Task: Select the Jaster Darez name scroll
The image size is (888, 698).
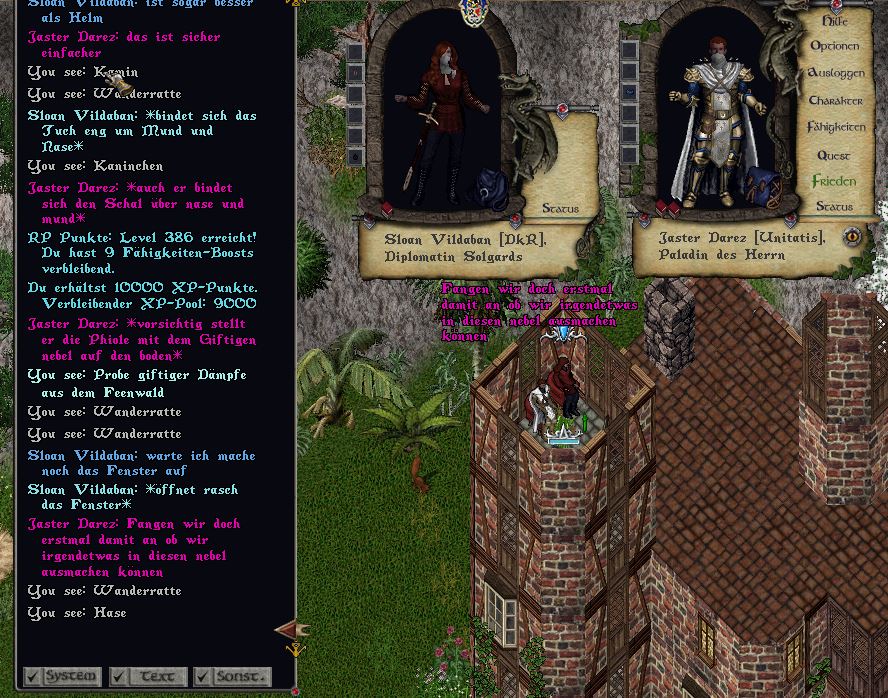Action: click(x=742, y=246)
